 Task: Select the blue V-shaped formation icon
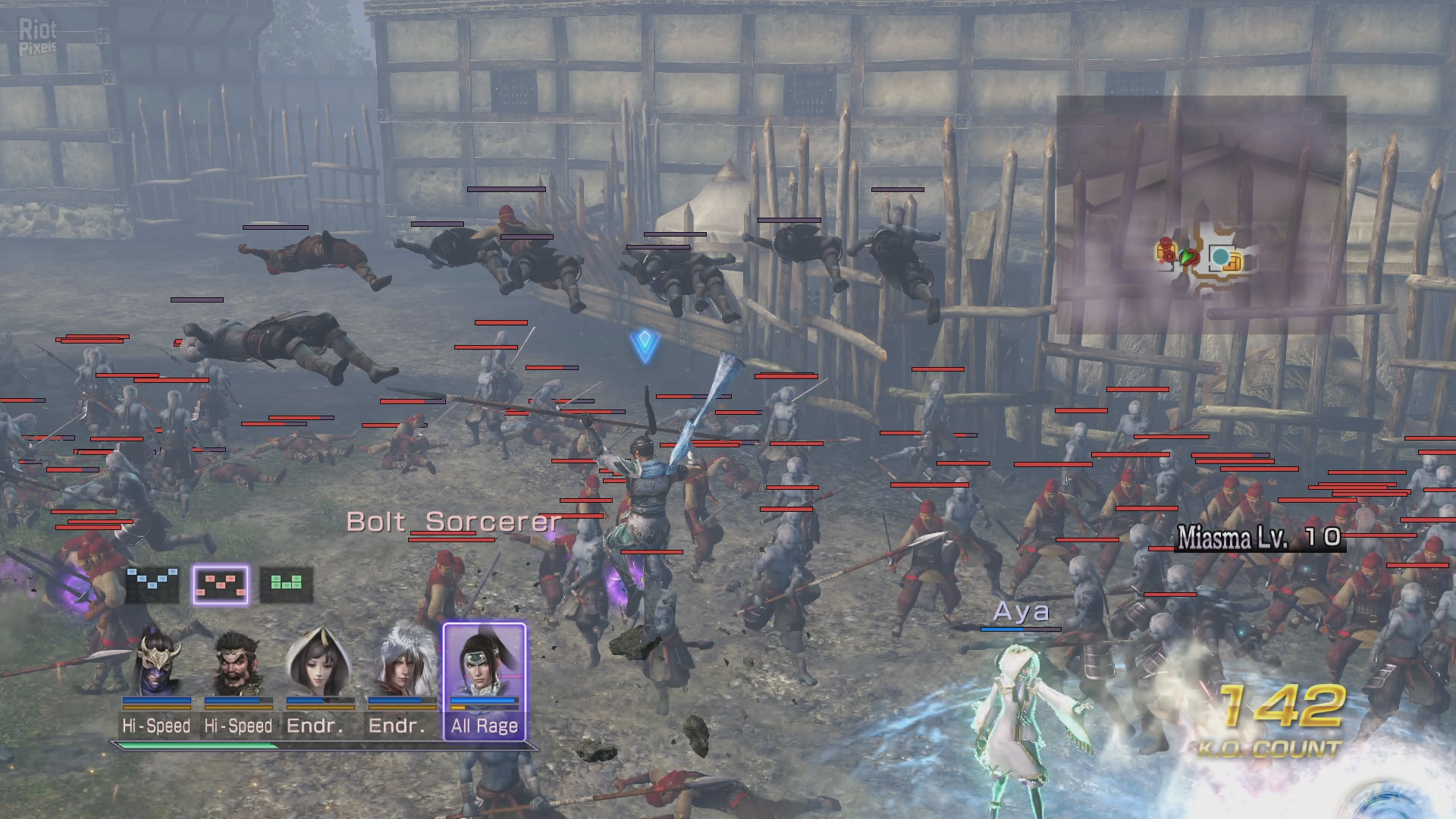[x=152, y=584]
